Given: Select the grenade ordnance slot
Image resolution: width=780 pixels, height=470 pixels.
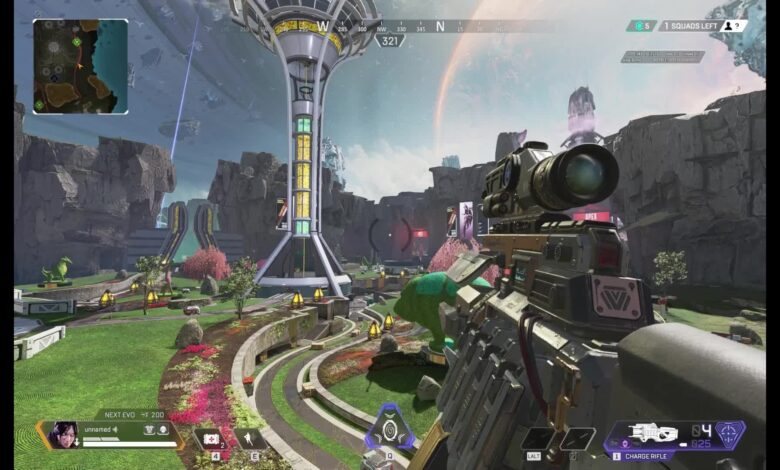Looking at the screenshot, I should tap(540, 438).
